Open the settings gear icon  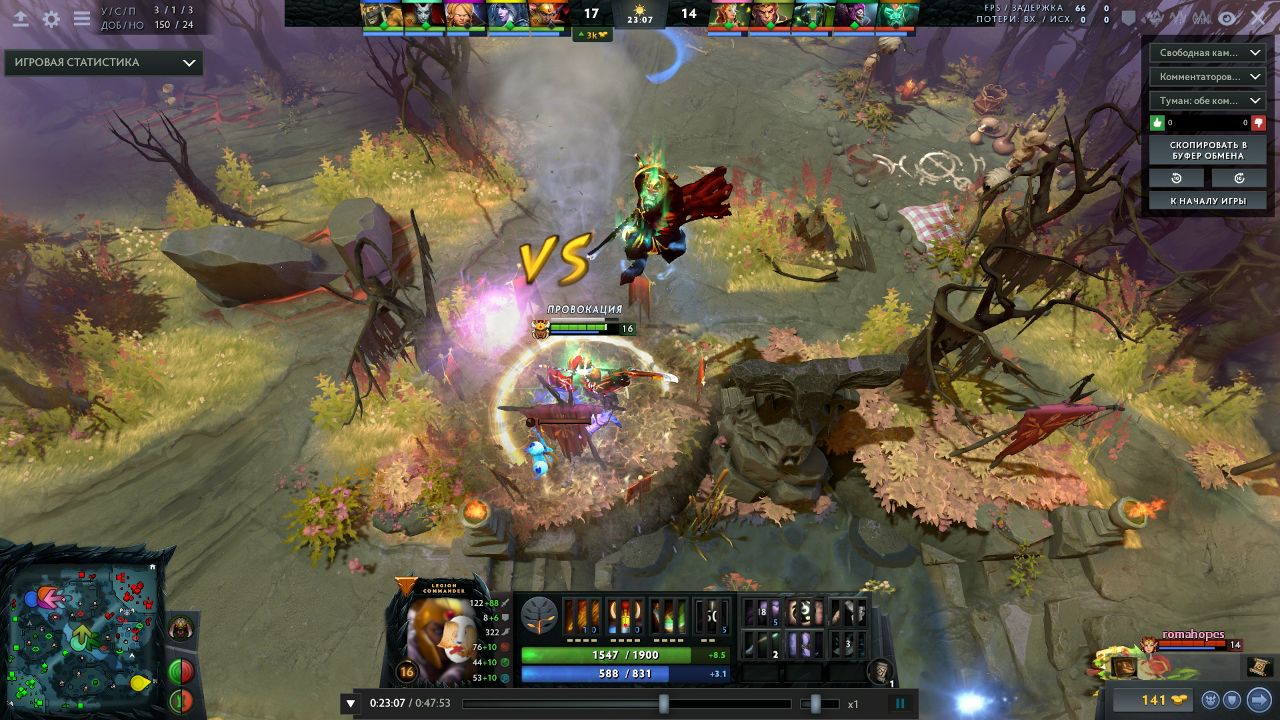51,19
